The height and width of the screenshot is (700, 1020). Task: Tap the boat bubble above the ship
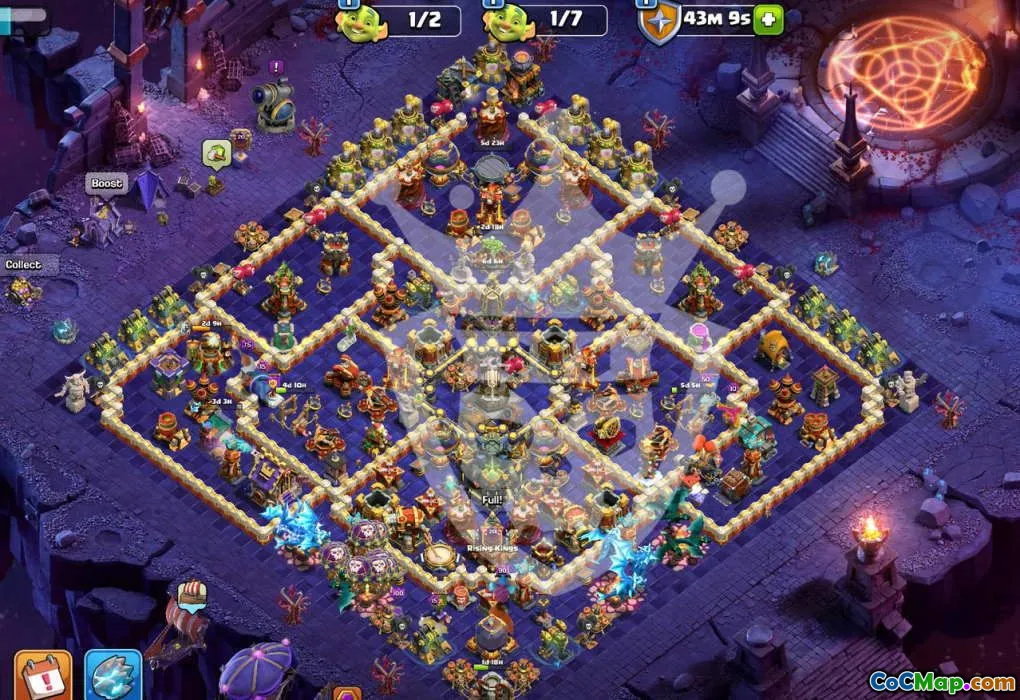193,594
